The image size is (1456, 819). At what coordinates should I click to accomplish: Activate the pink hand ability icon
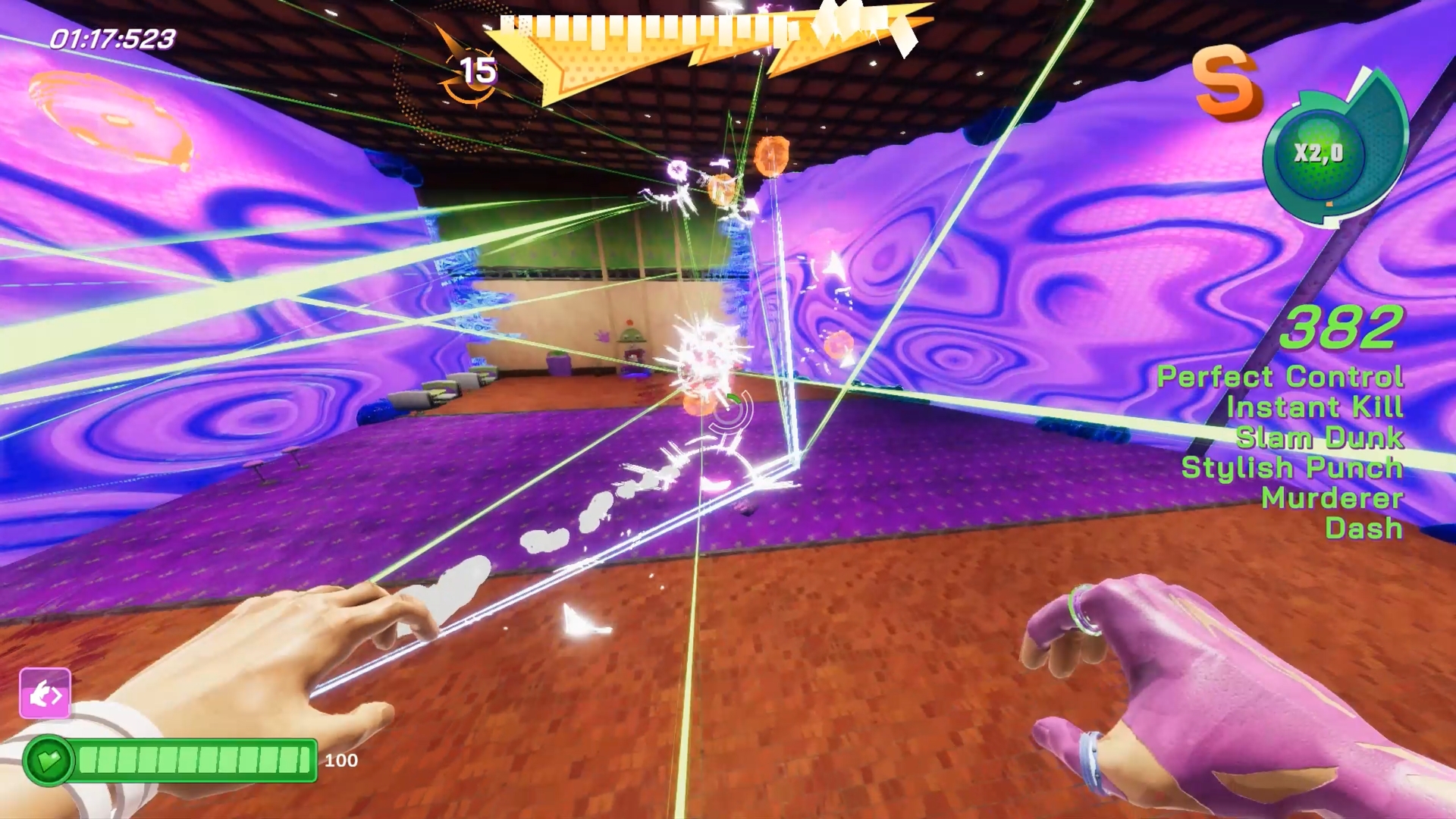[45, 693]
